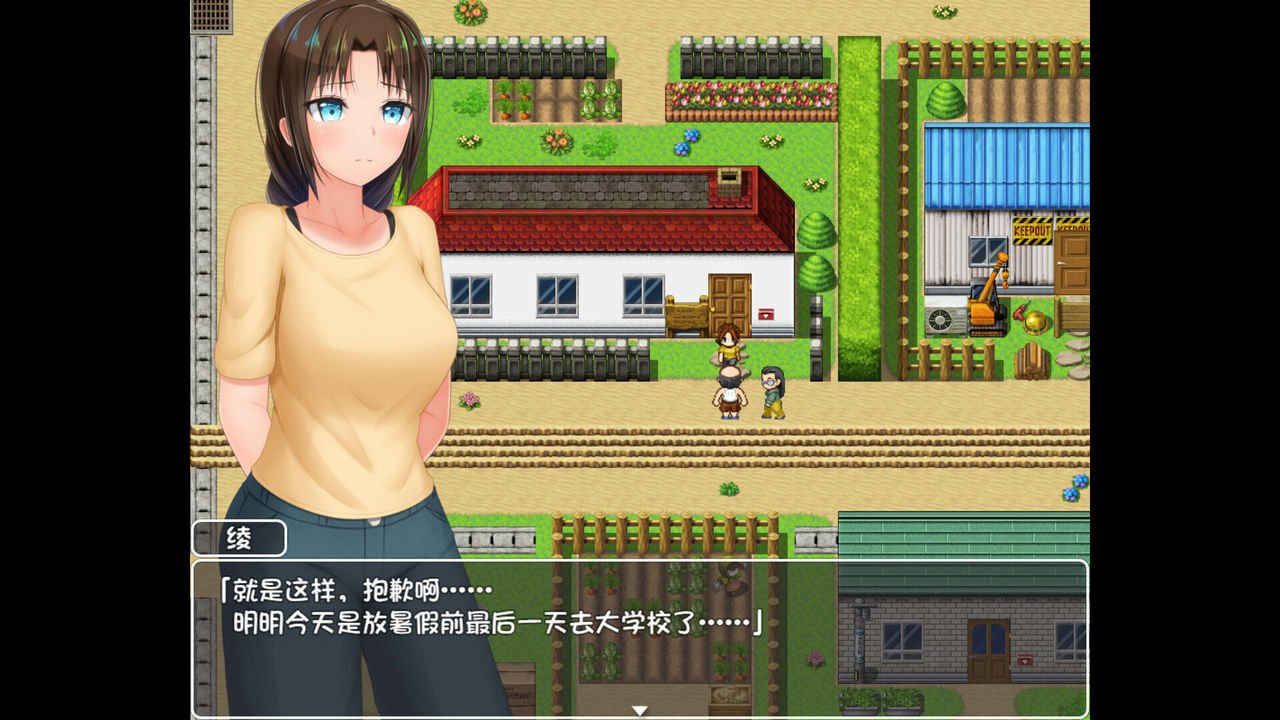Click the golden helmet near the drill
The image size is (1280, 720).
coord(1036,321)
